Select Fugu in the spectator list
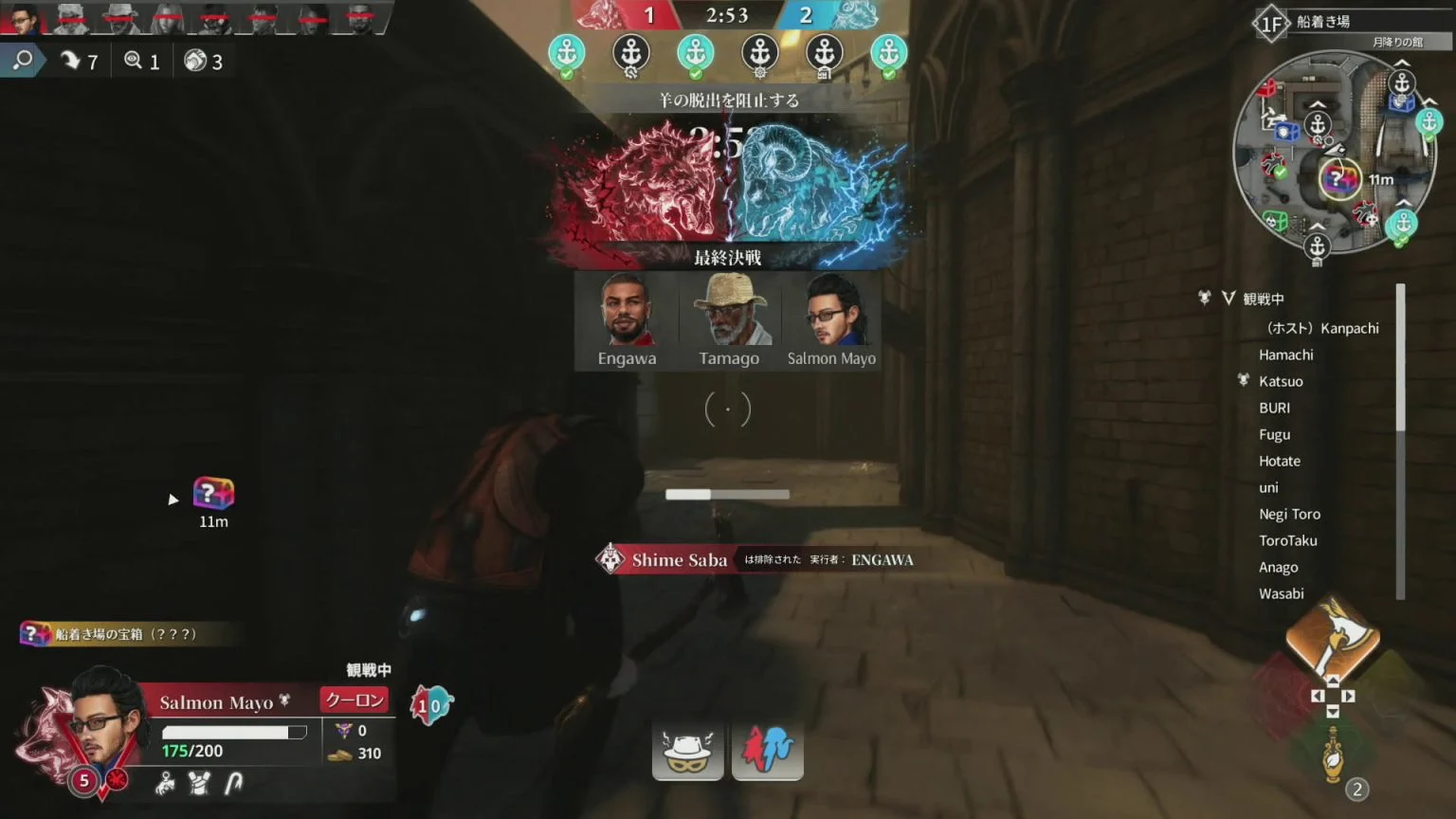This screenshot has width=1456, height=819. [1274, 434]
